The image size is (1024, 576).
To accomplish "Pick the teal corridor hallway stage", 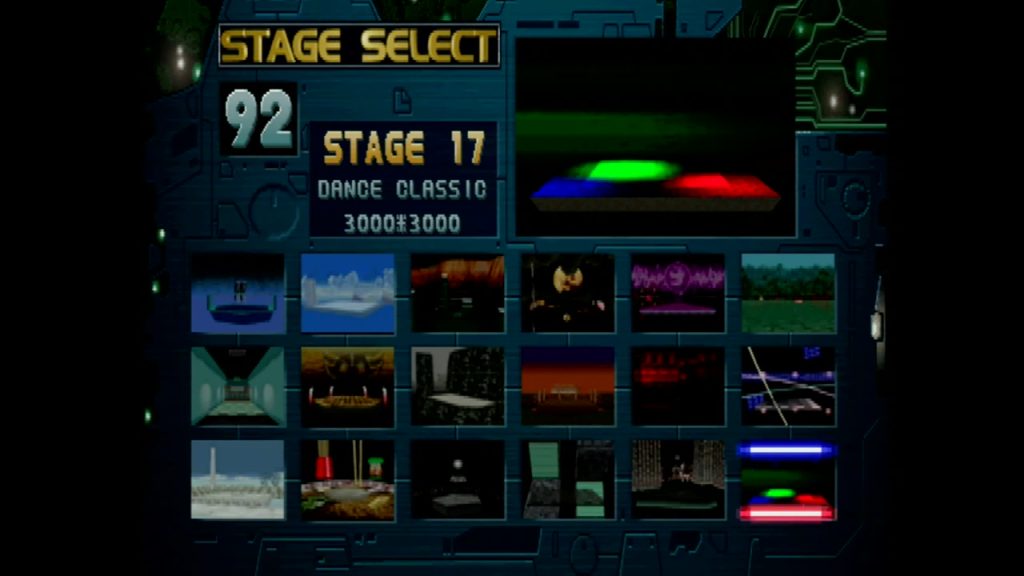I will [238, 386].
